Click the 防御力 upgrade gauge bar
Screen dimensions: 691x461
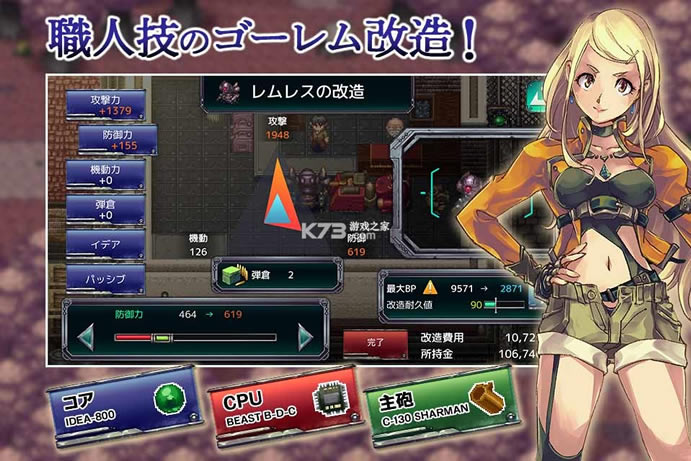click(196, 339)
